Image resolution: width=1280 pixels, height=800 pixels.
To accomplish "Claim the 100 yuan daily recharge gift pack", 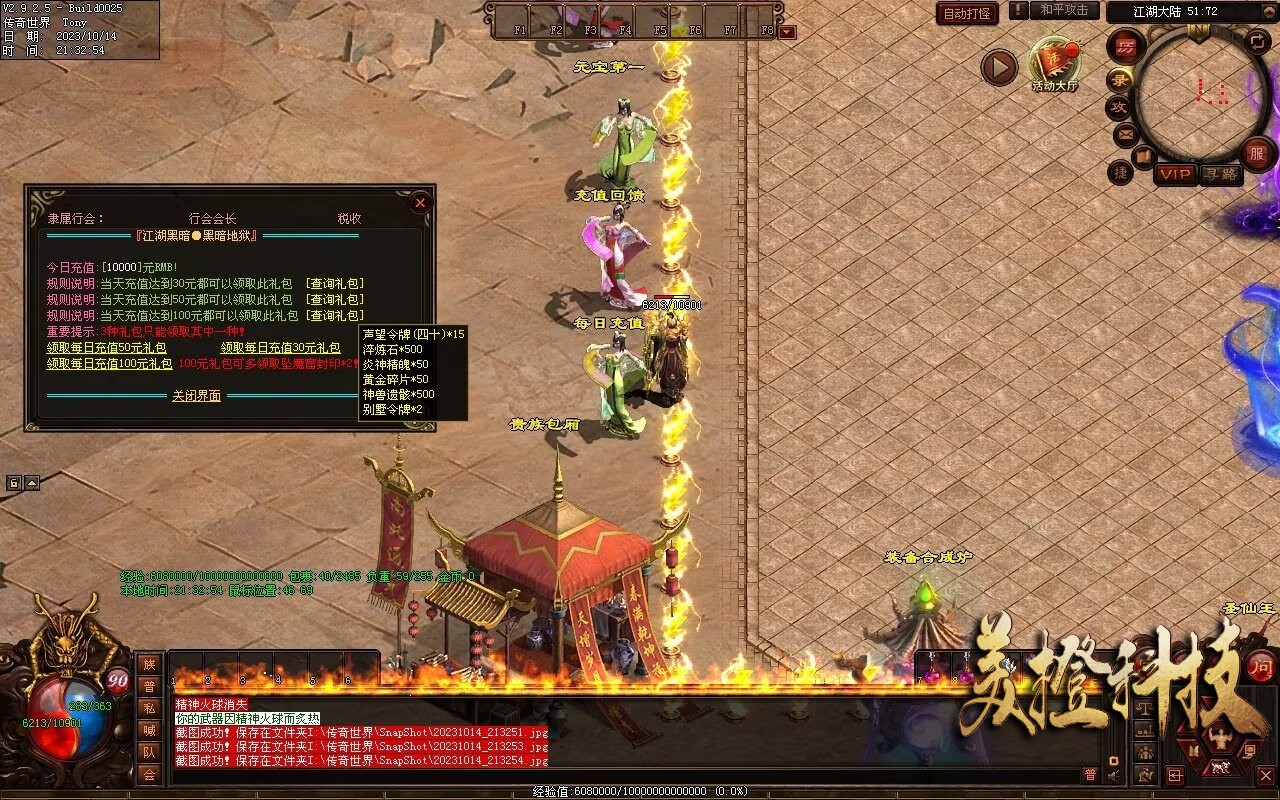I will click(x=110, y=364).
